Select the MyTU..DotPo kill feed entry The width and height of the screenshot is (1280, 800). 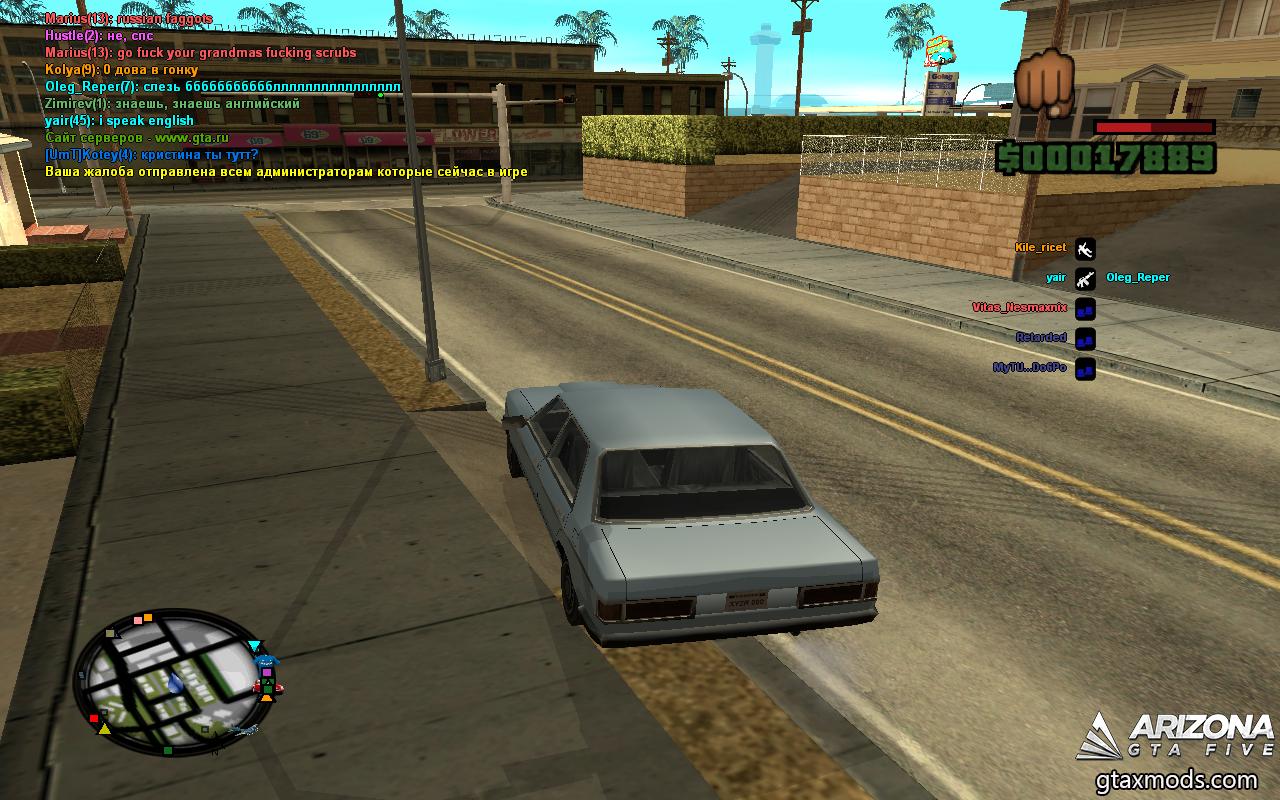1029,368
